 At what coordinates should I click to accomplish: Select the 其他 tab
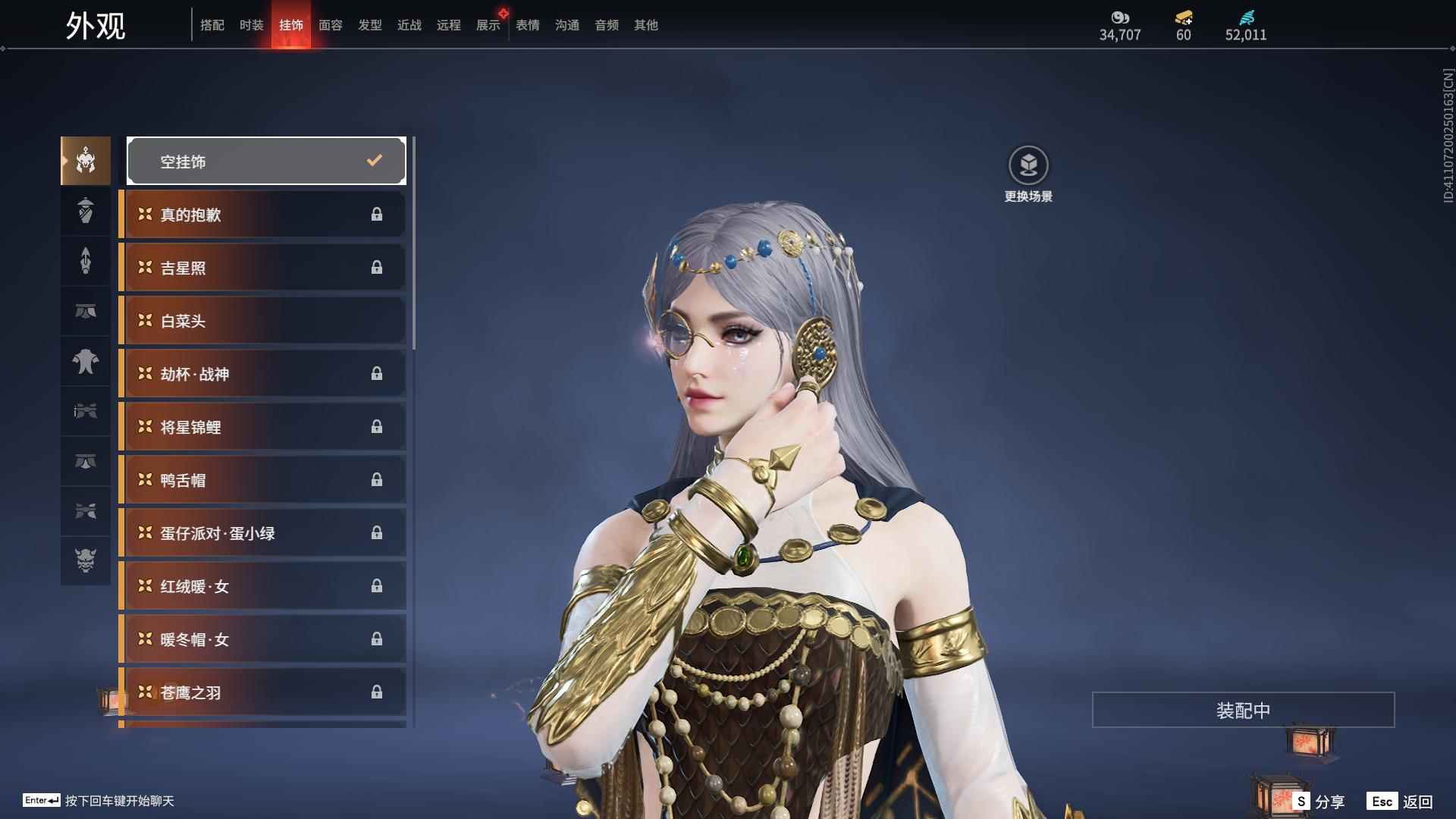click(x=645, y=25)
